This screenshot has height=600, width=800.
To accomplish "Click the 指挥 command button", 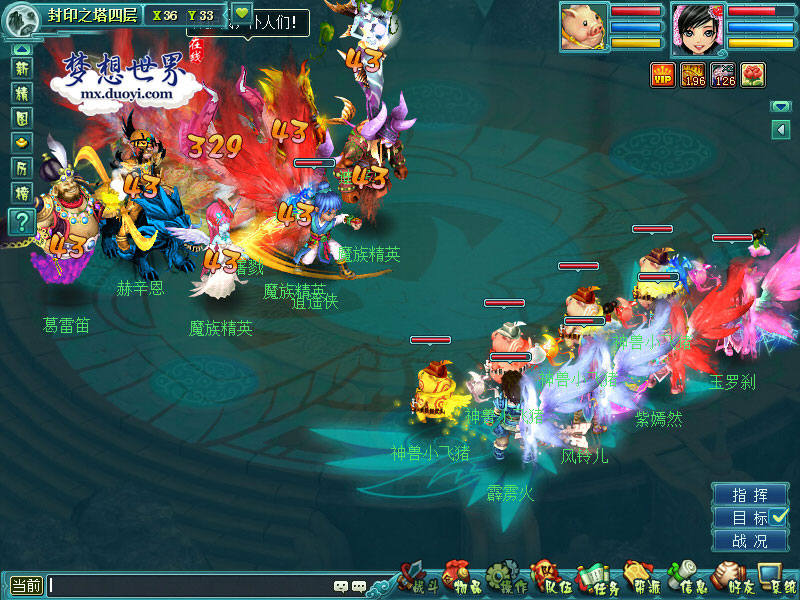I will click(x=750, y=495).
